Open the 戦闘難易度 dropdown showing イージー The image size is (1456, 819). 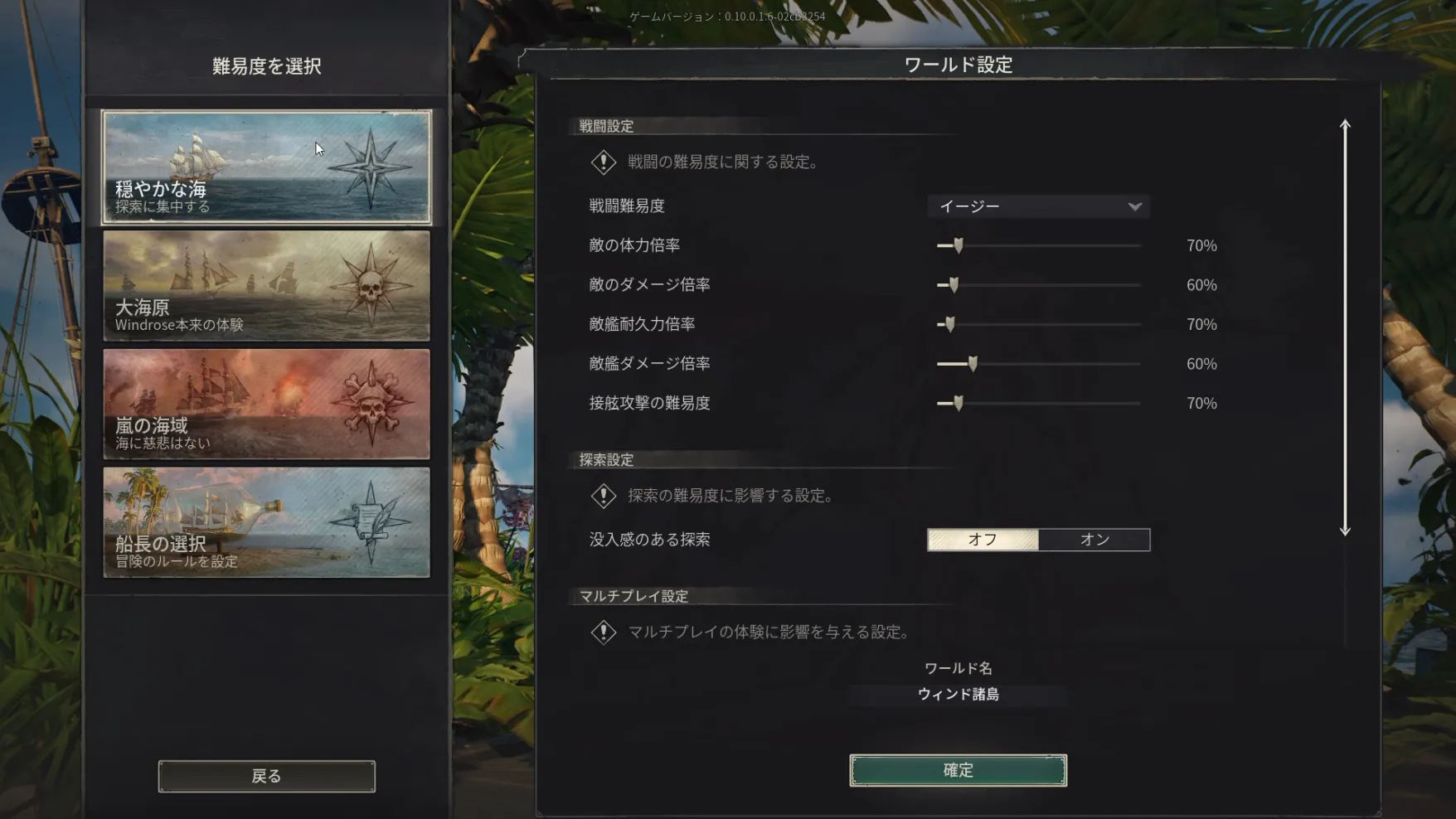tap(1038, 206)
